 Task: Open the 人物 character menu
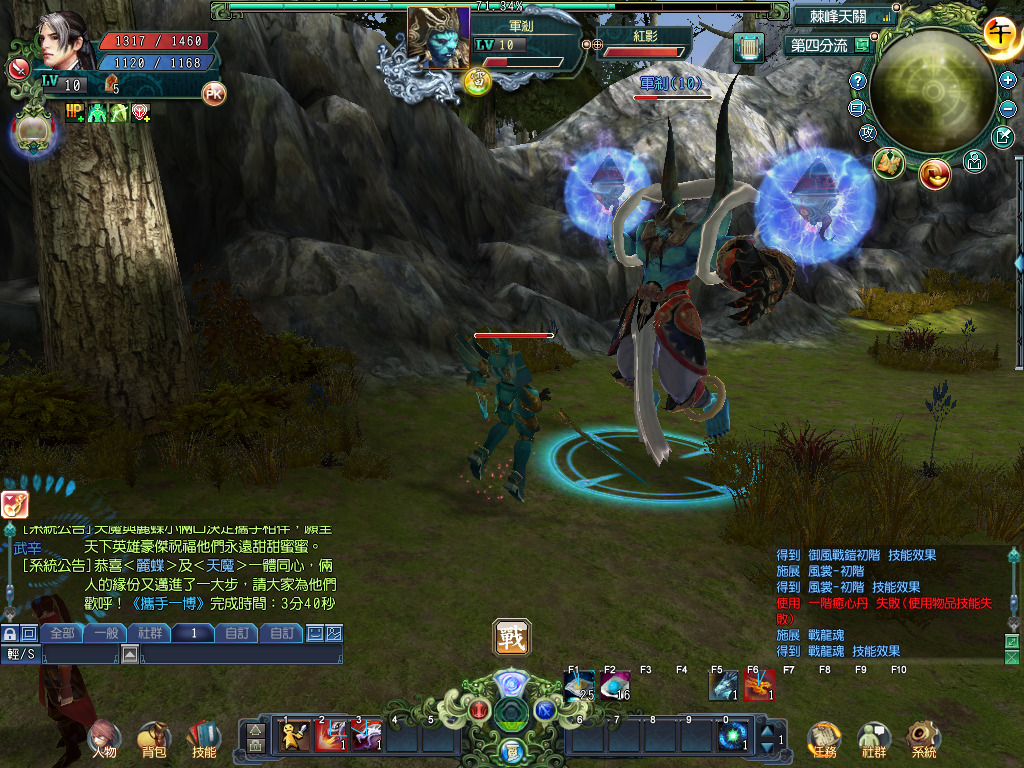pyautogui.click(x=104, y=739)
